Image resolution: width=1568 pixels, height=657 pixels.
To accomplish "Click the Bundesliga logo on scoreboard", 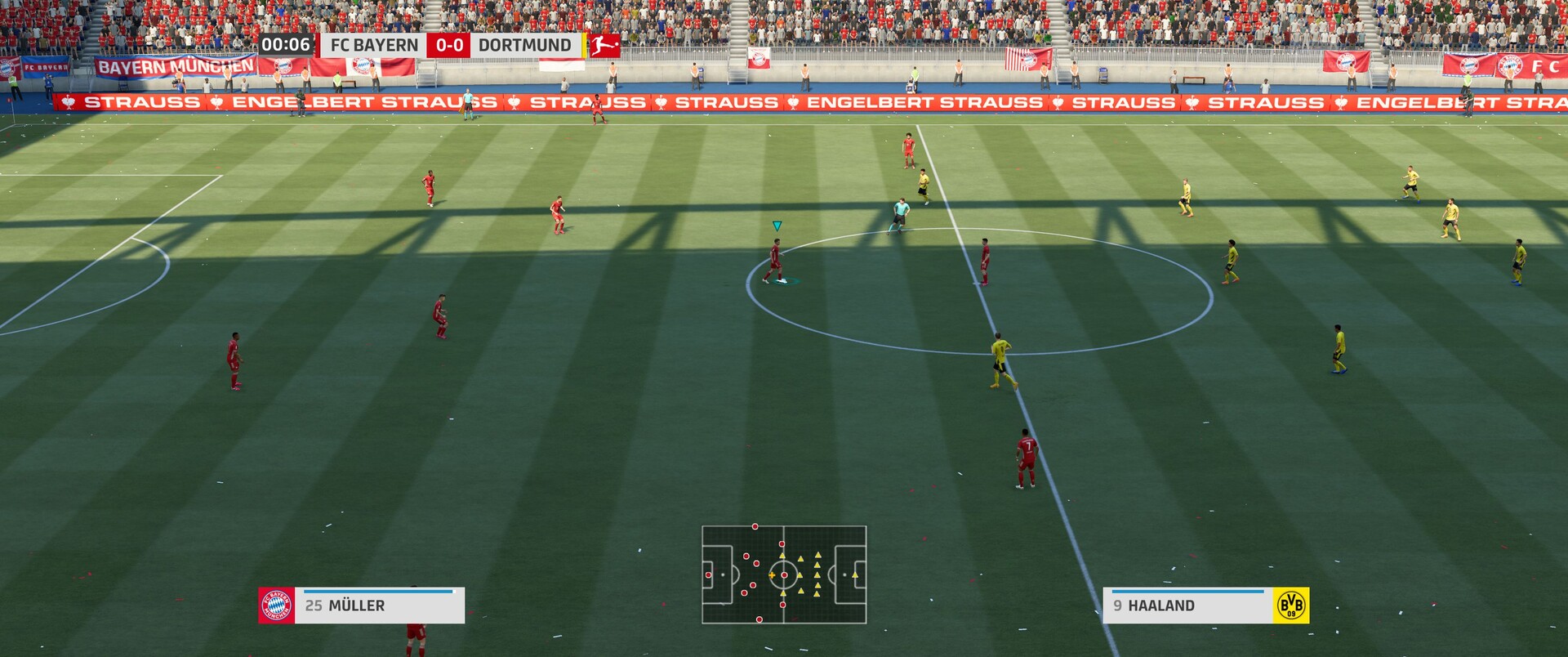I will tap(604, 45).
